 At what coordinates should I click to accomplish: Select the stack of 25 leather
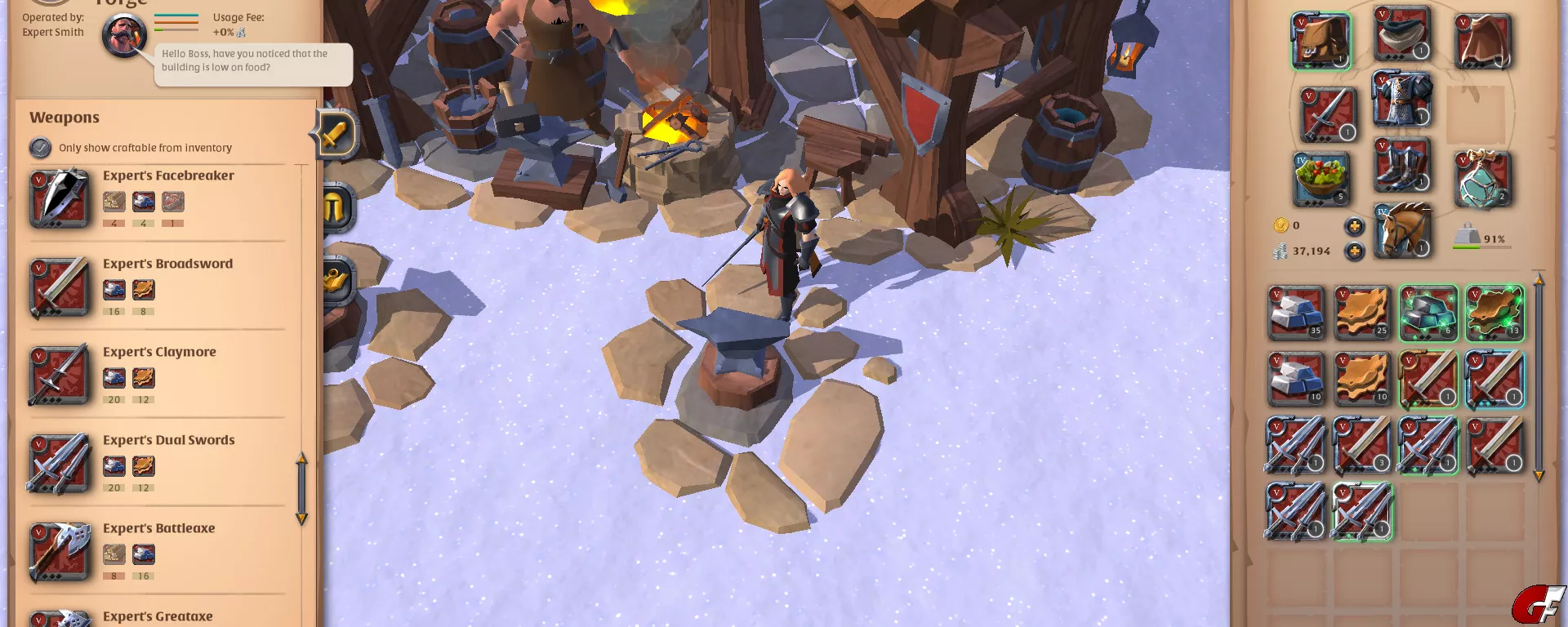[1362, 313]
